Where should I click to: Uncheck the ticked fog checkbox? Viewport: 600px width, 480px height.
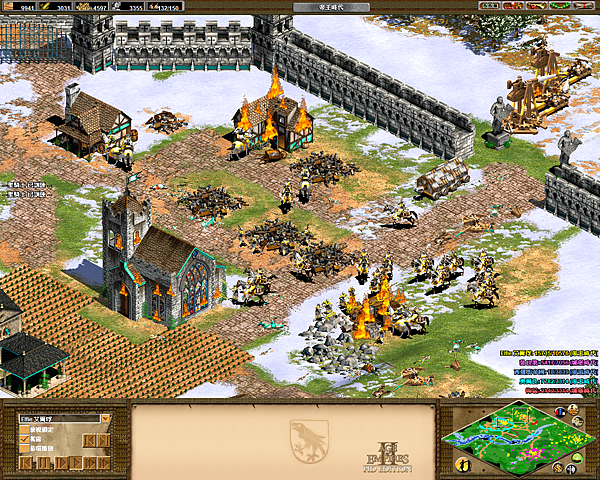coord(24,439)
